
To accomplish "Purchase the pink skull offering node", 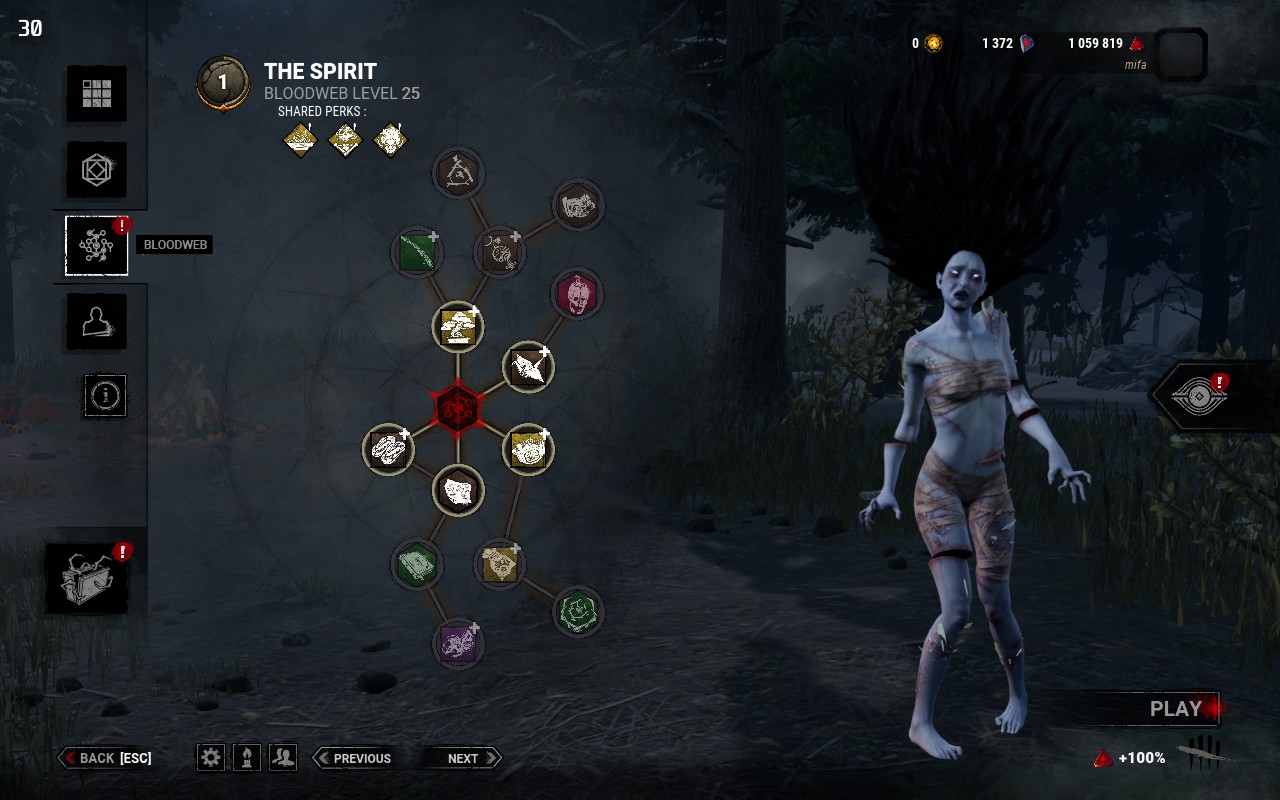I will point(577,295).
